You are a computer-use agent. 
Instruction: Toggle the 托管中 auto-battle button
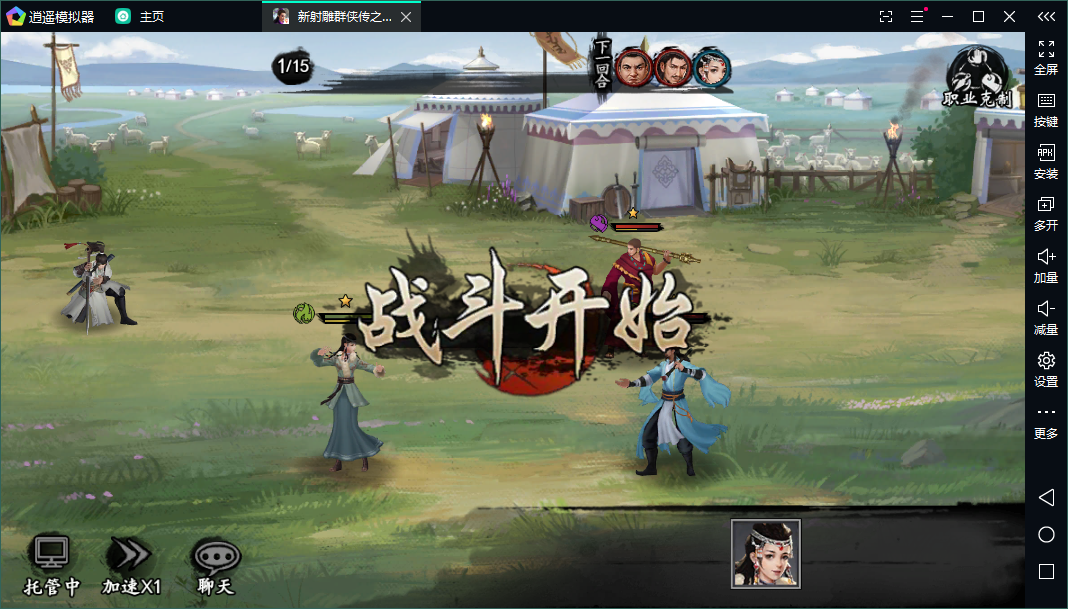(51, 565)
